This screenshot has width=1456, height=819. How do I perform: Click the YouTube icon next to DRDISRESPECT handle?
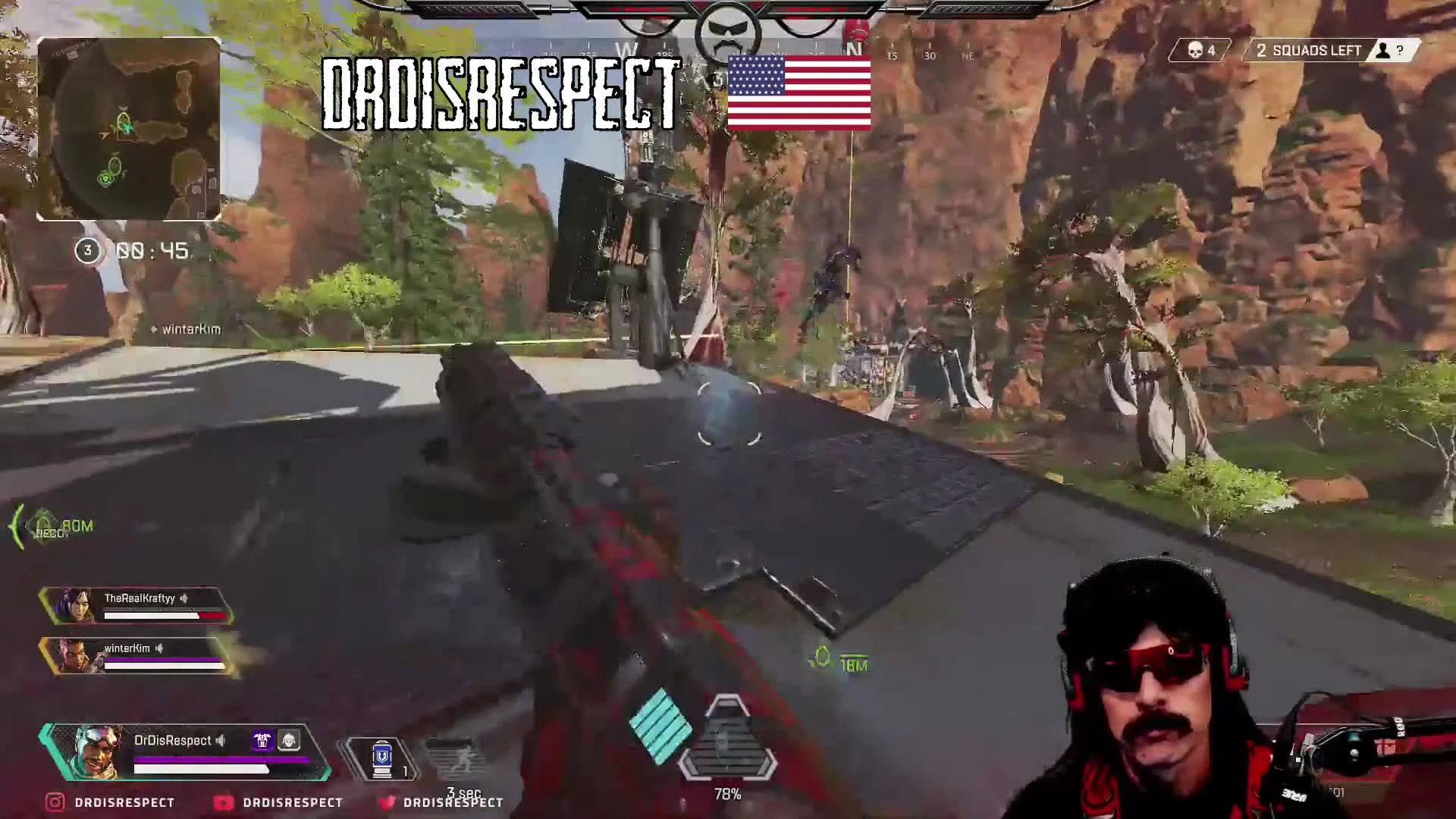(223, 802)
